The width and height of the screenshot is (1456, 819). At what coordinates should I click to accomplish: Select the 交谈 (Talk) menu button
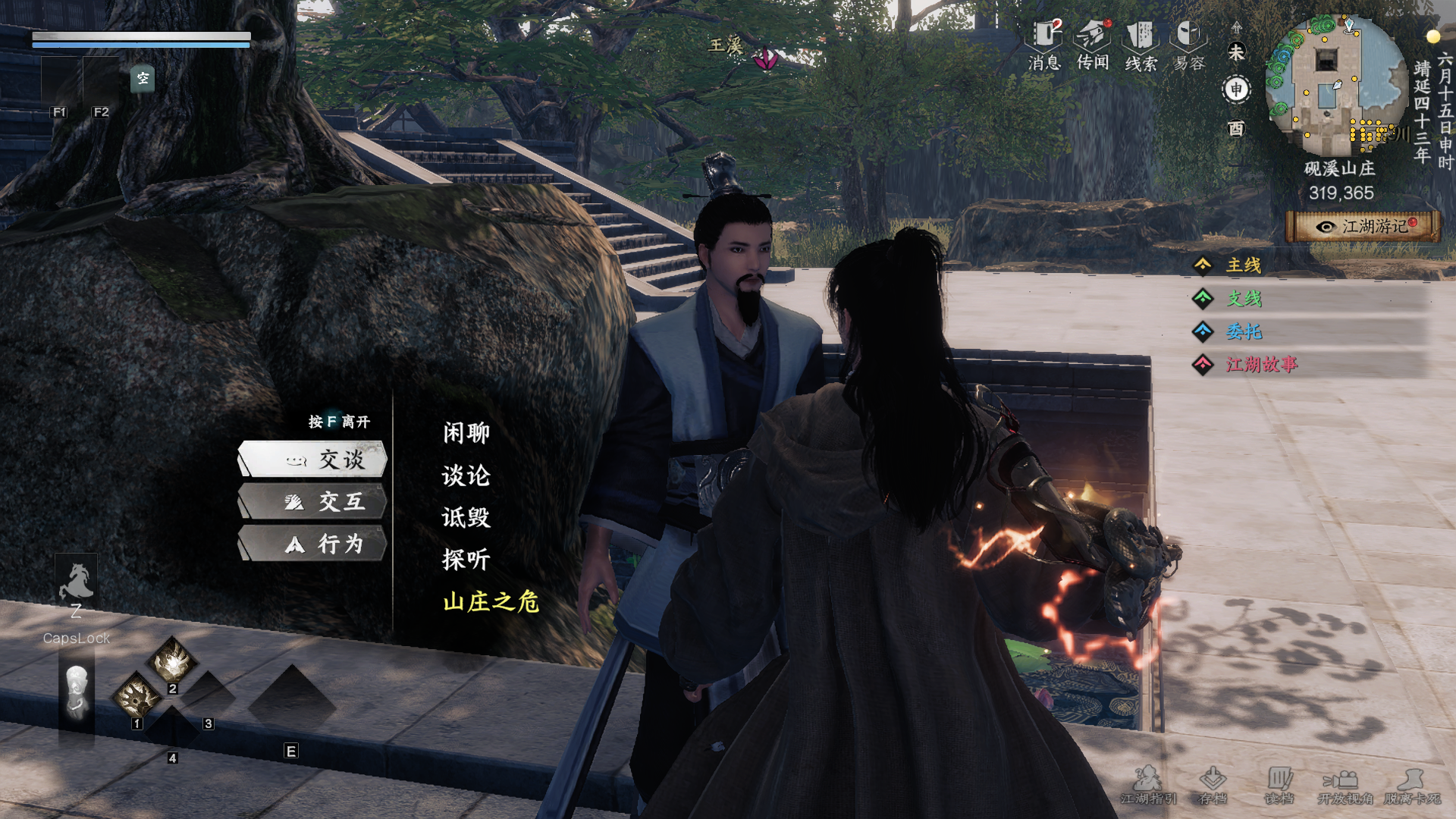pyautogui.click(x=313, y=459)
